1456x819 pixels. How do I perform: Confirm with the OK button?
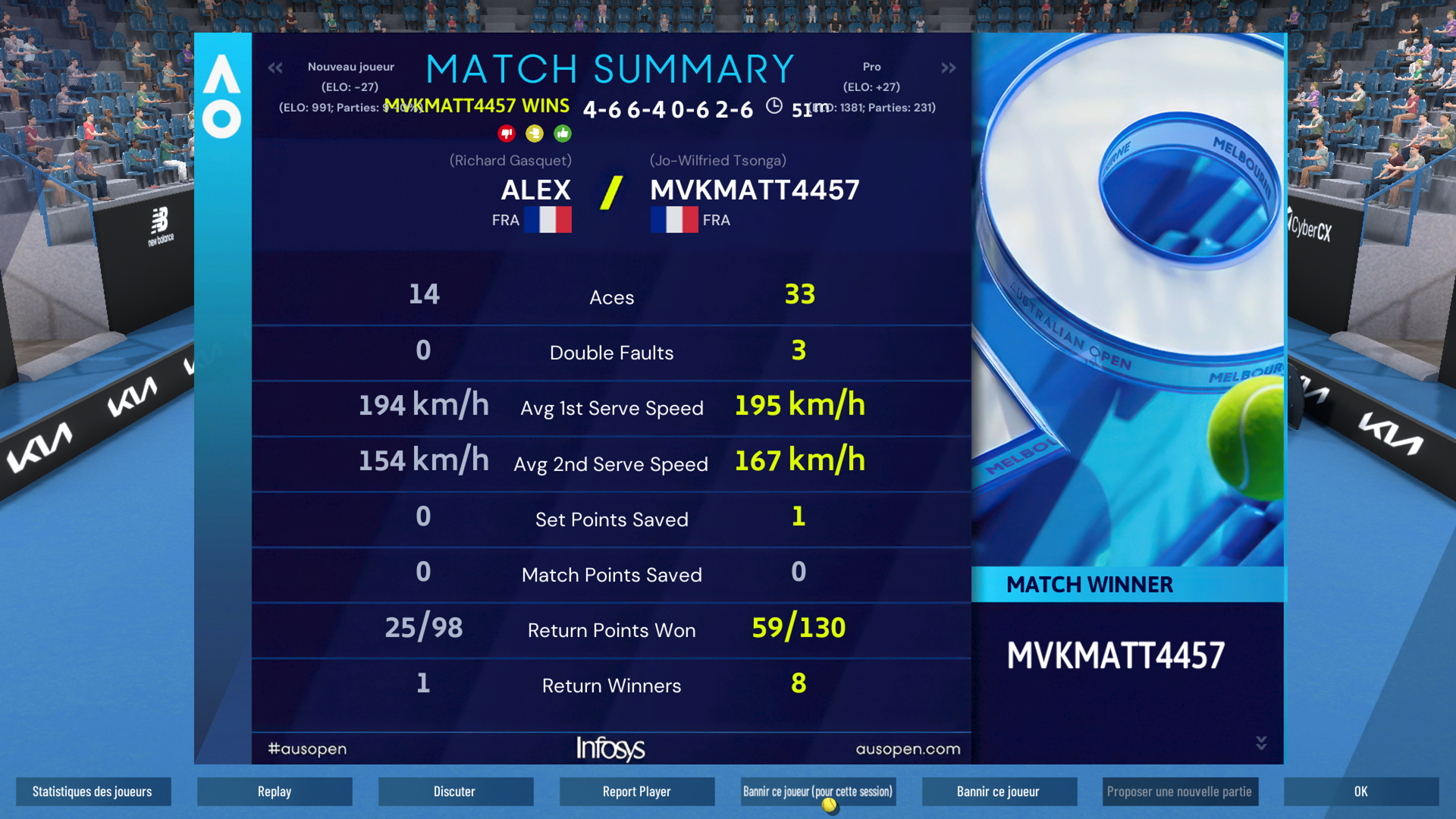1361,792
